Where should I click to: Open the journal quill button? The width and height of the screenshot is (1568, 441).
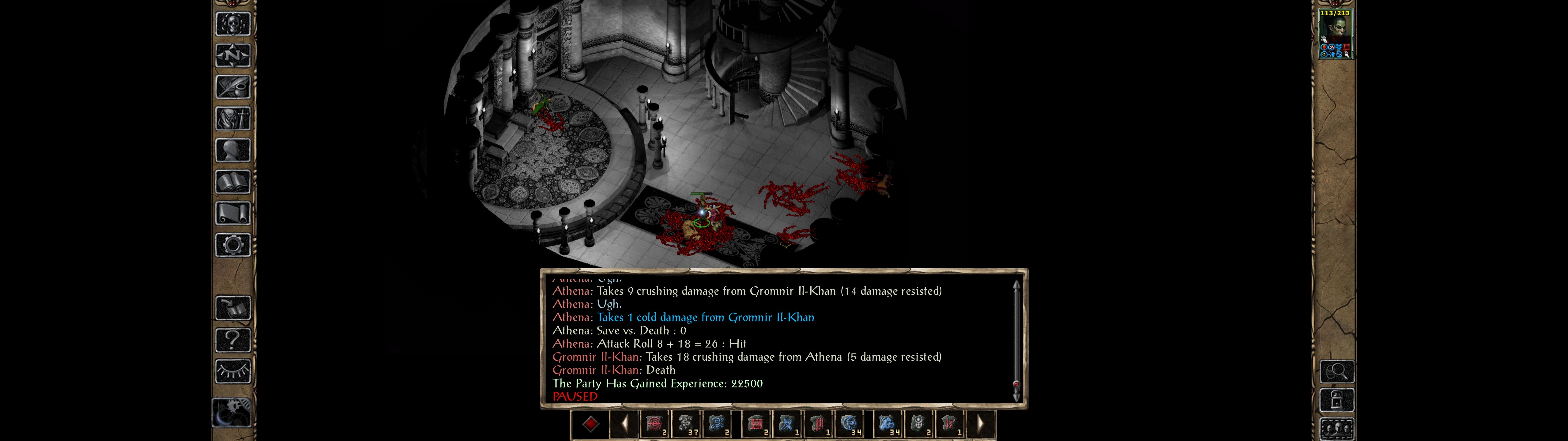pos(232,87)
